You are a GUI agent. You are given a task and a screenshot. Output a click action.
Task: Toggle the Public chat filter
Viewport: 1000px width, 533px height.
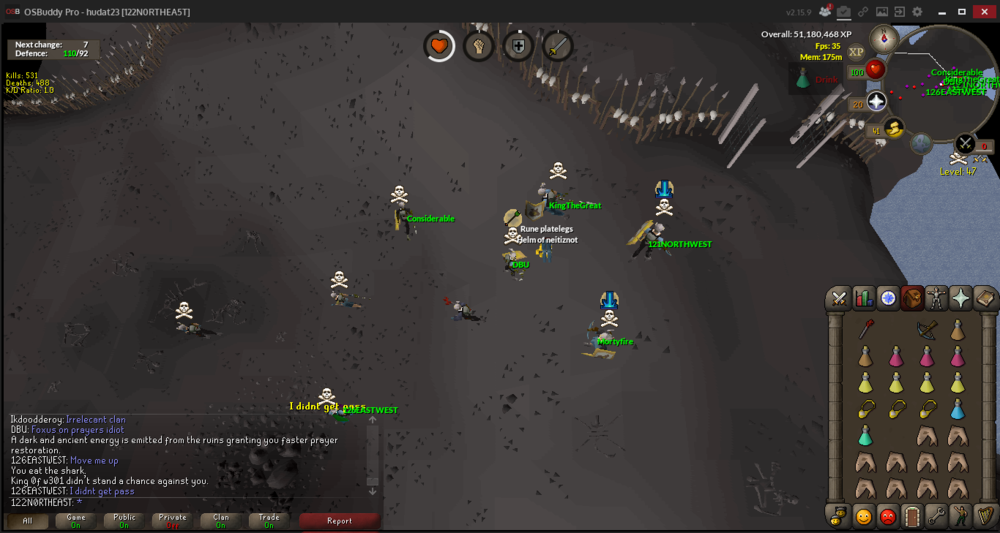124,521
